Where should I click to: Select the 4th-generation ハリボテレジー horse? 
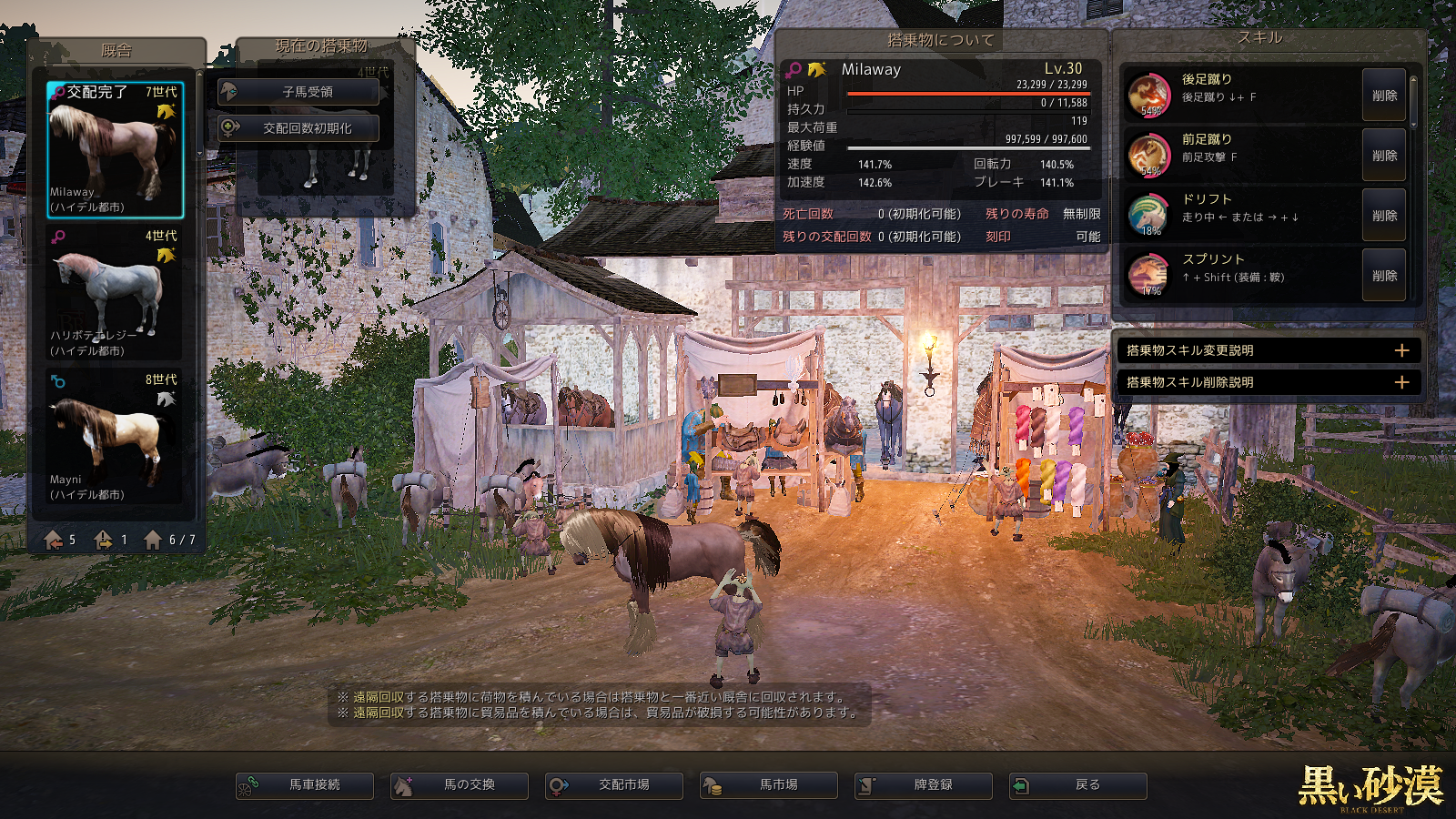point(115,293)
